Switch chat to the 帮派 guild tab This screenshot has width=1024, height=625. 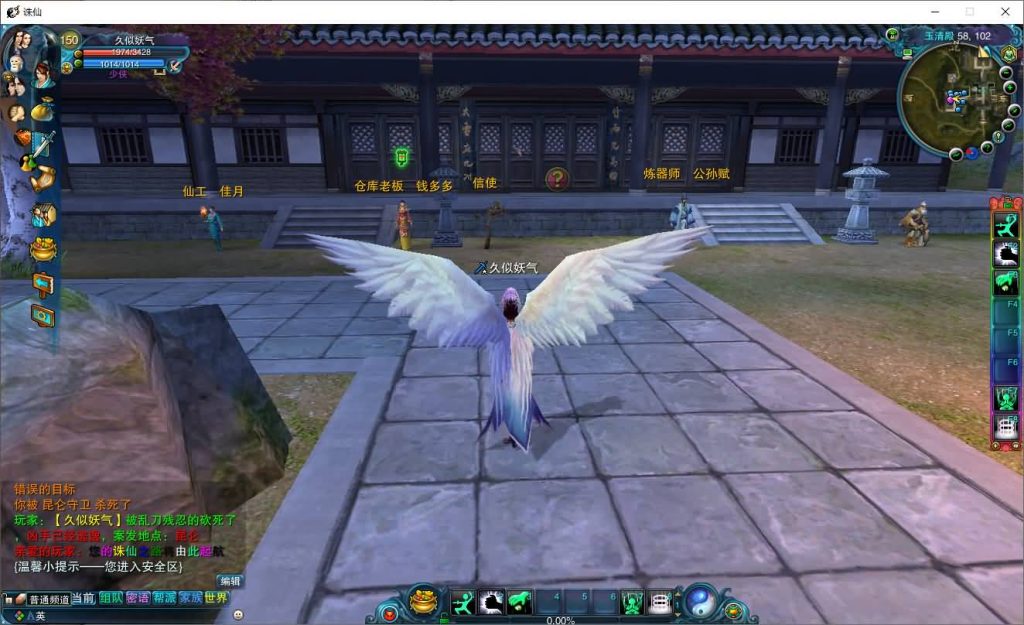[x=164, y=598]
